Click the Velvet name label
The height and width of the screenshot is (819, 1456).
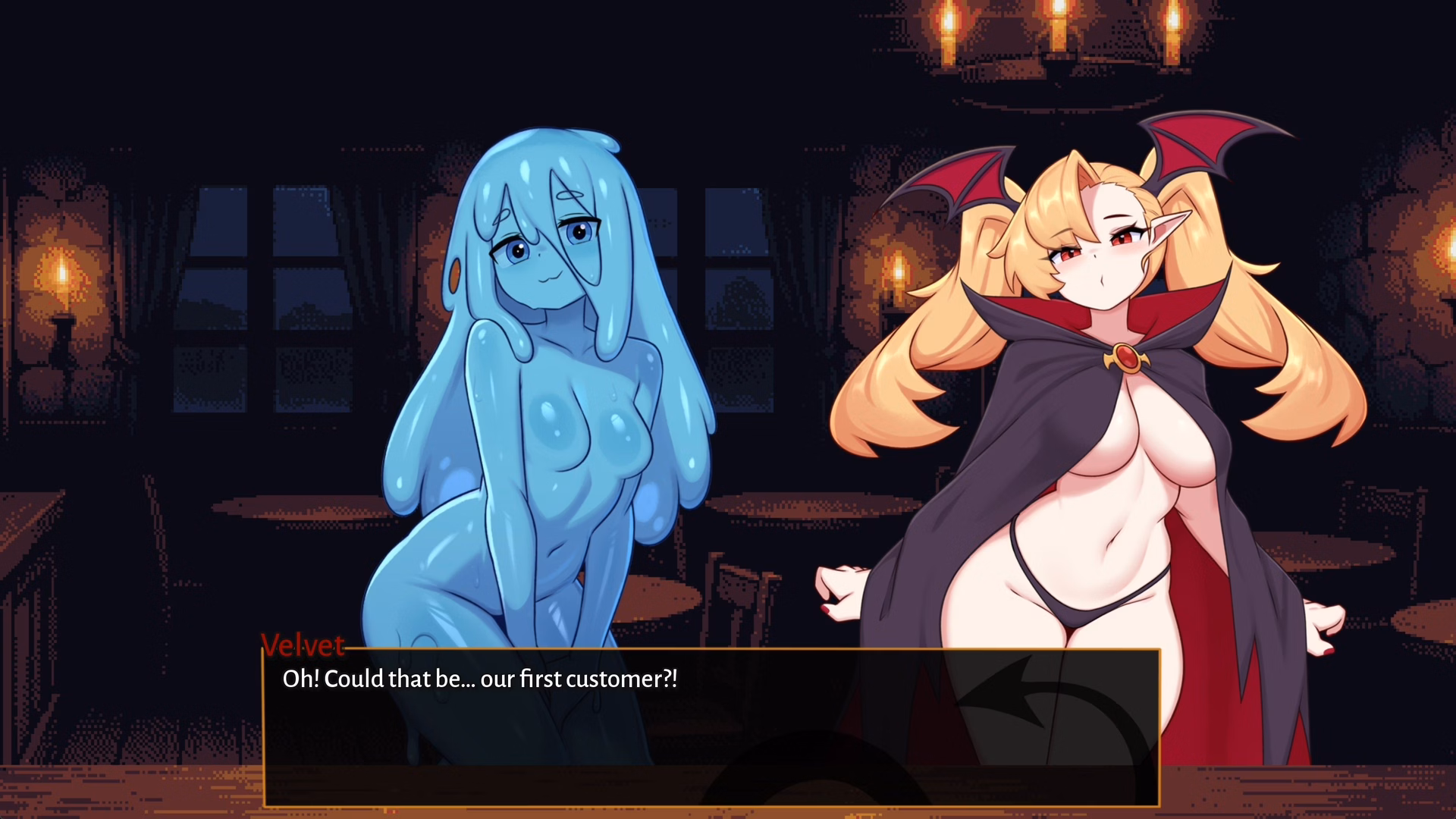pyautogui.click(x=302, y=647)
